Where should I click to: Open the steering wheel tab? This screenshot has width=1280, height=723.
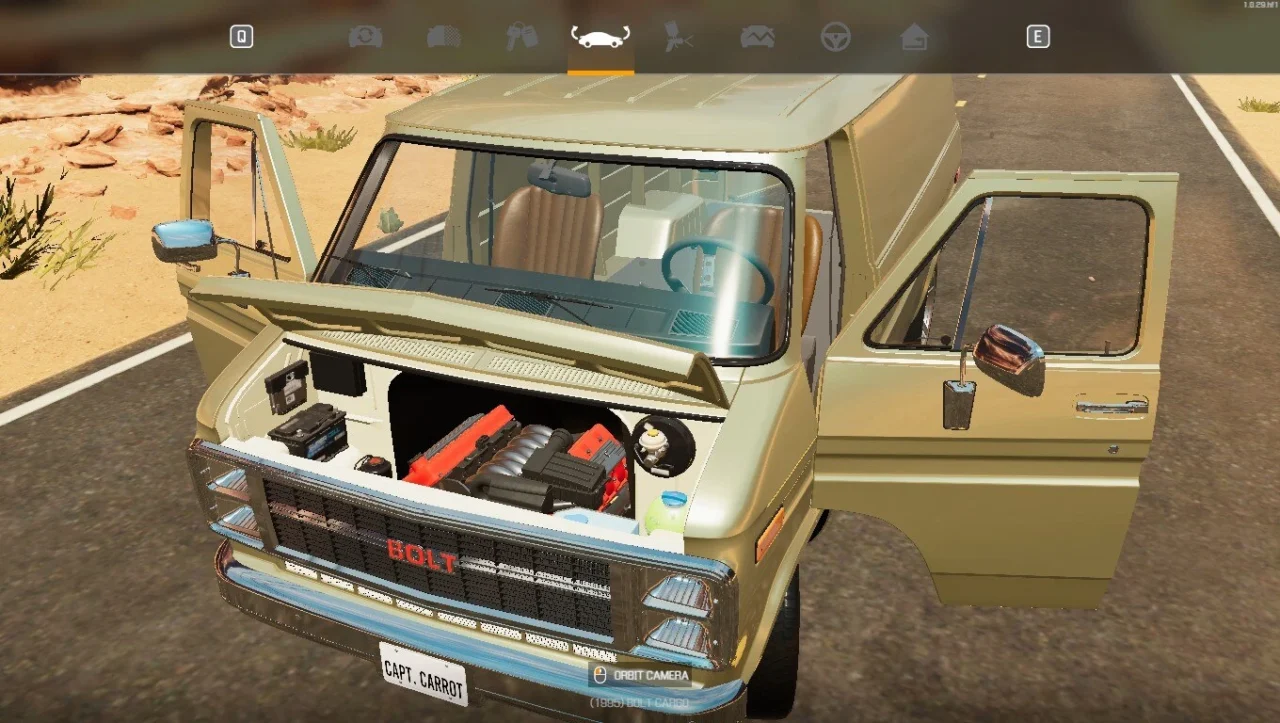835,37
